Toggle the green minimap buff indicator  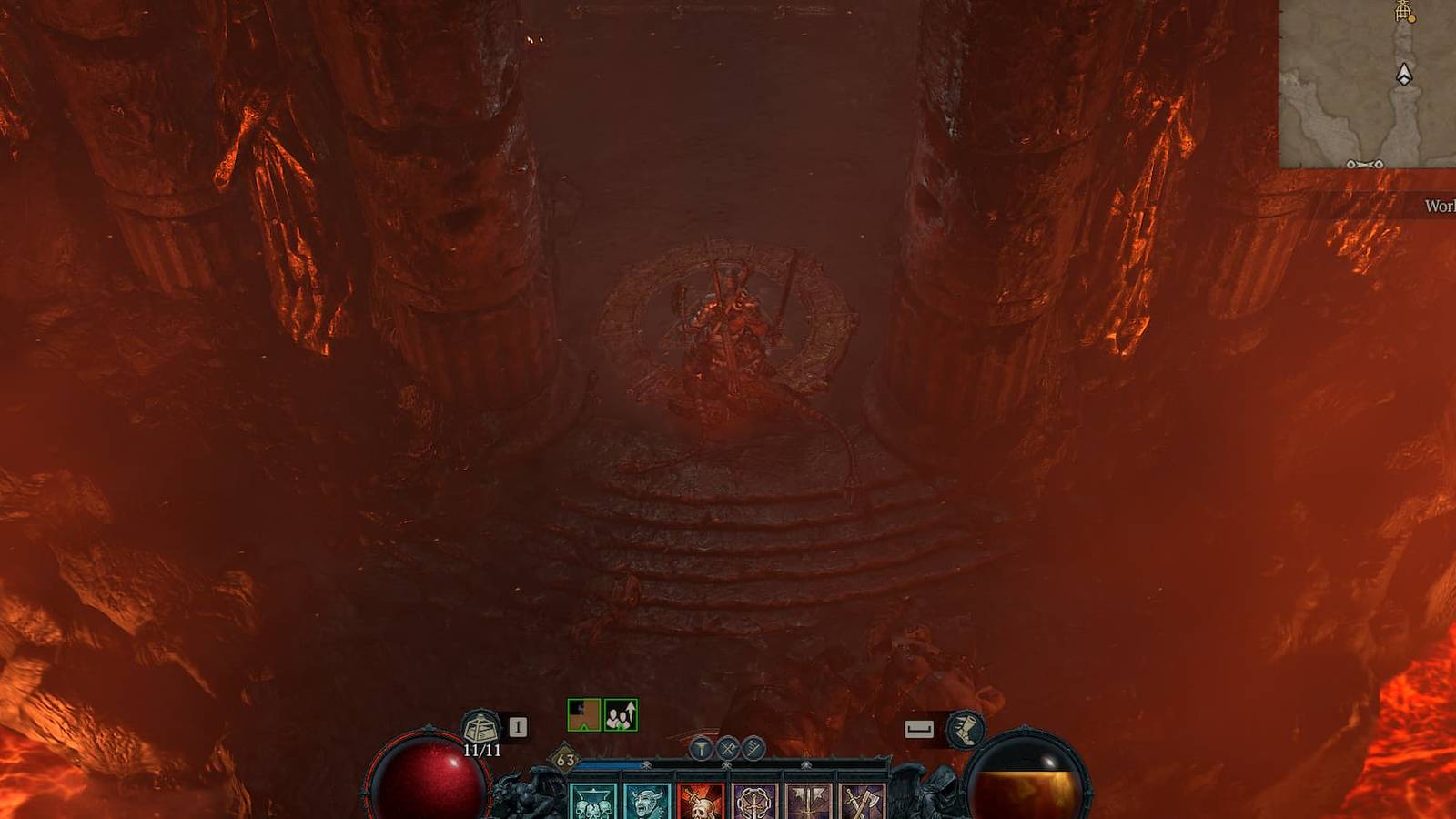(582, 714)
